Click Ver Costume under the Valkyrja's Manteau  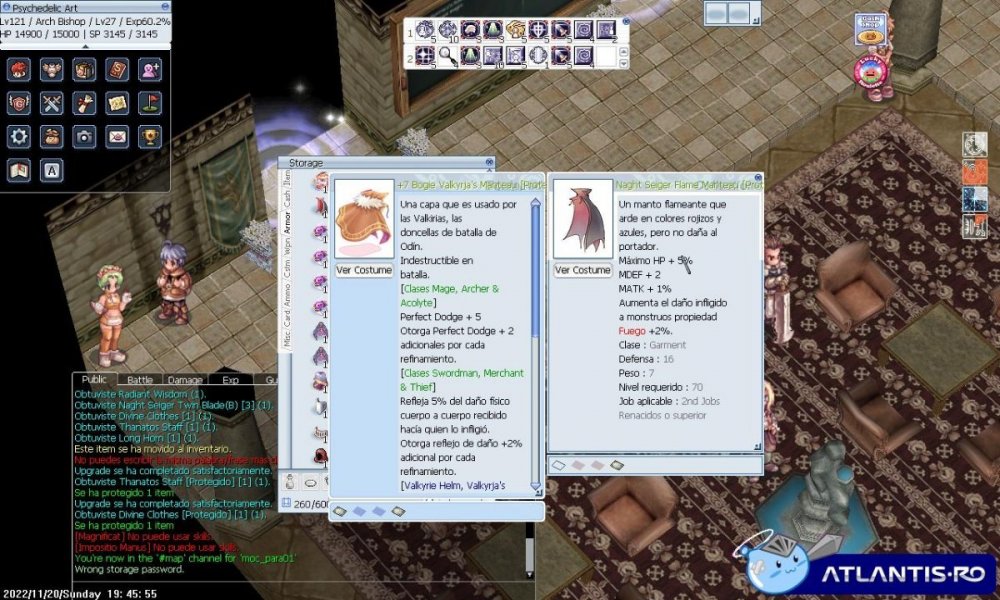[x=363, y=271]
